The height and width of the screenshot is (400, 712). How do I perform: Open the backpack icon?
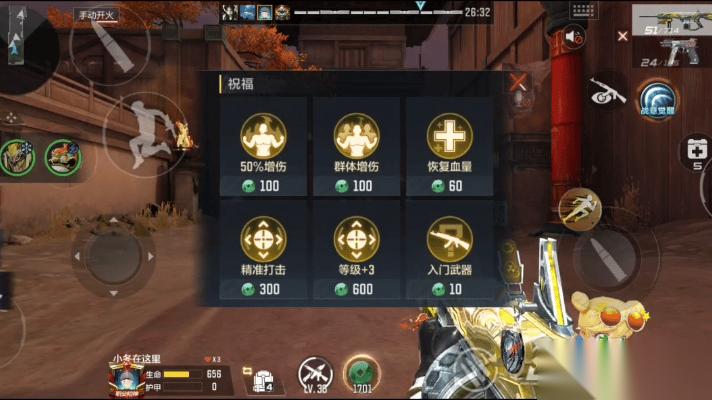click(264, 381)
